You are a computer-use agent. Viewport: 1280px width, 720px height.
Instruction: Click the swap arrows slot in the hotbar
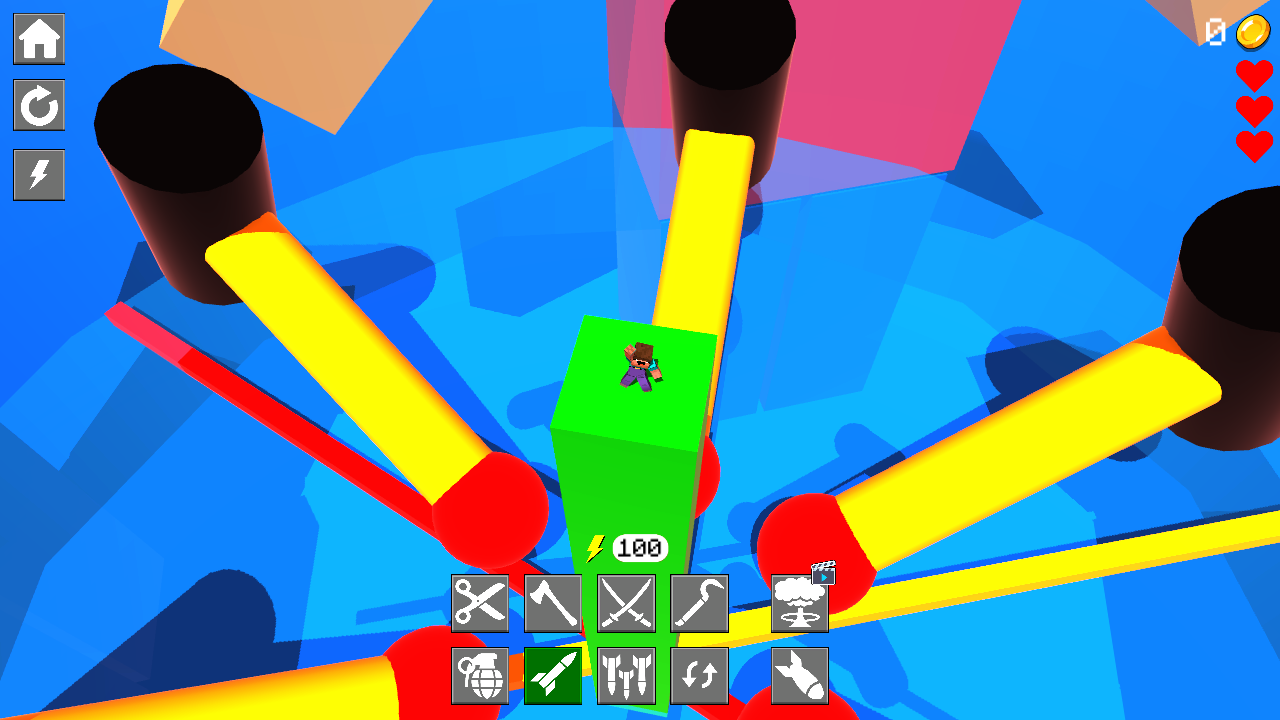(x=700, y=676)
